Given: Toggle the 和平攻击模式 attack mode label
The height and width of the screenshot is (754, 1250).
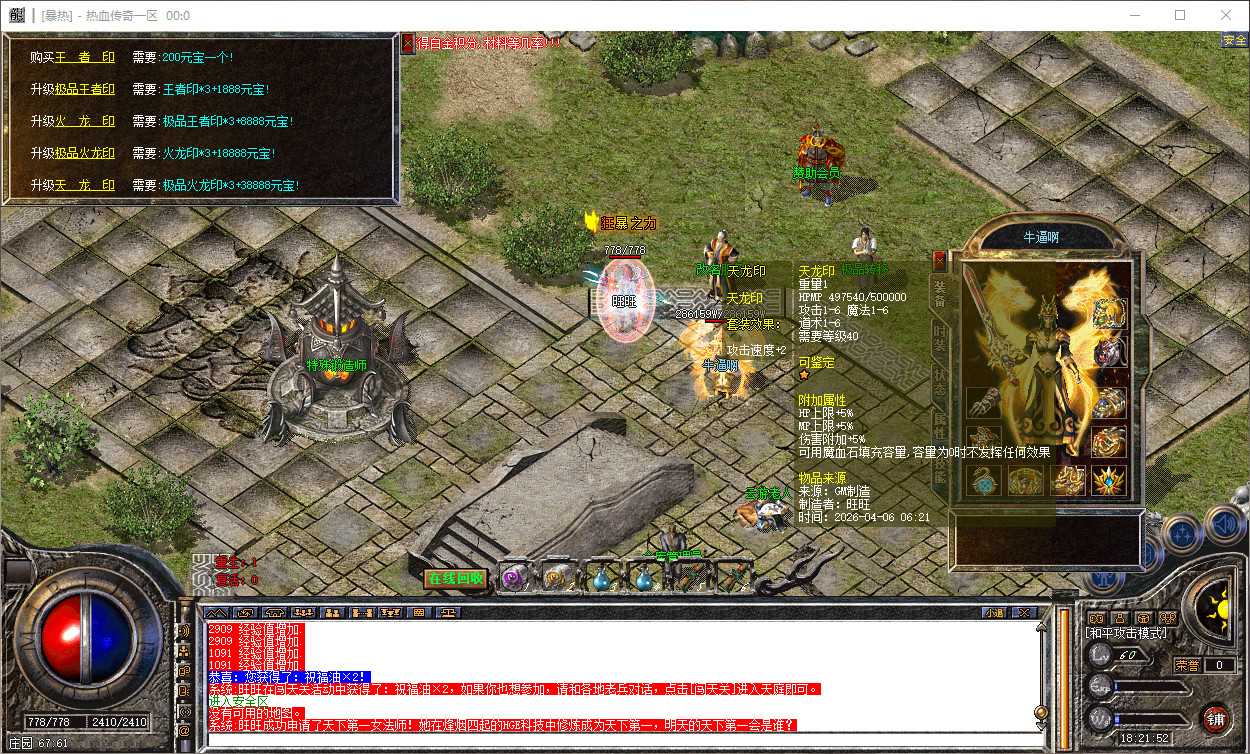Looking at the screenshot, I should pos(1127,633).
